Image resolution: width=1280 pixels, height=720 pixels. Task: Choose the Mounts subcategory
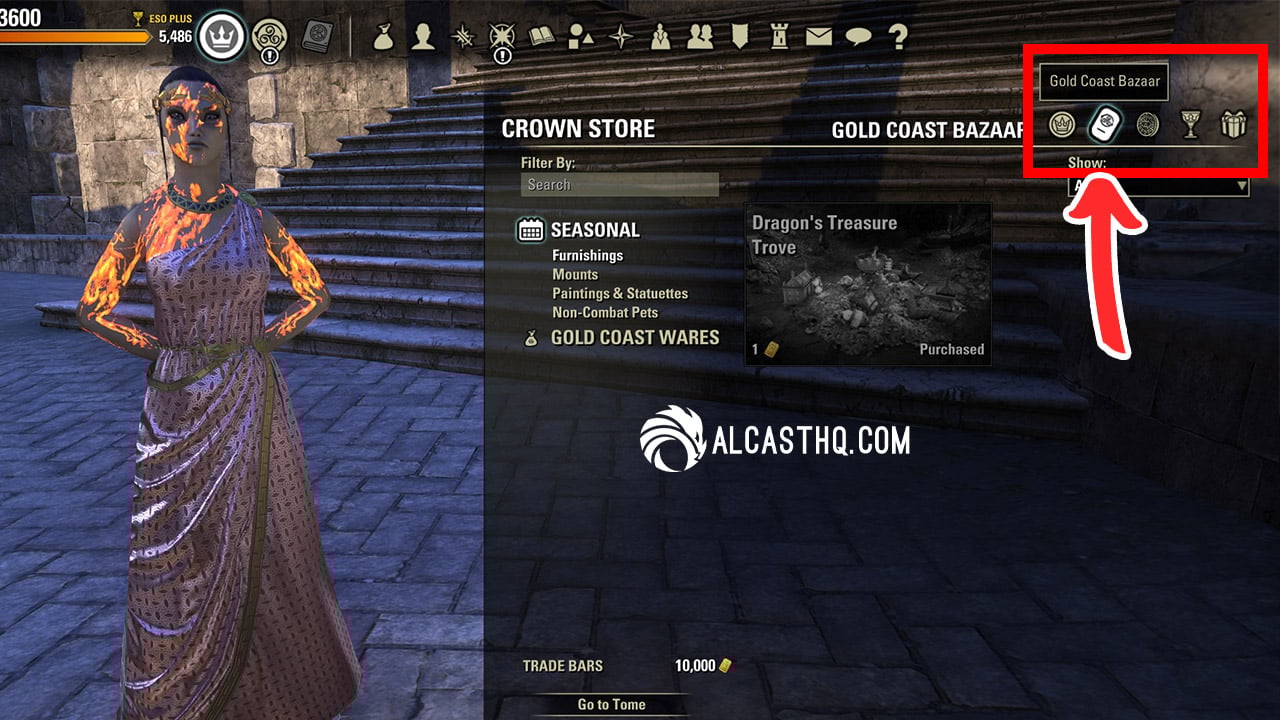[x=575, y=274]
